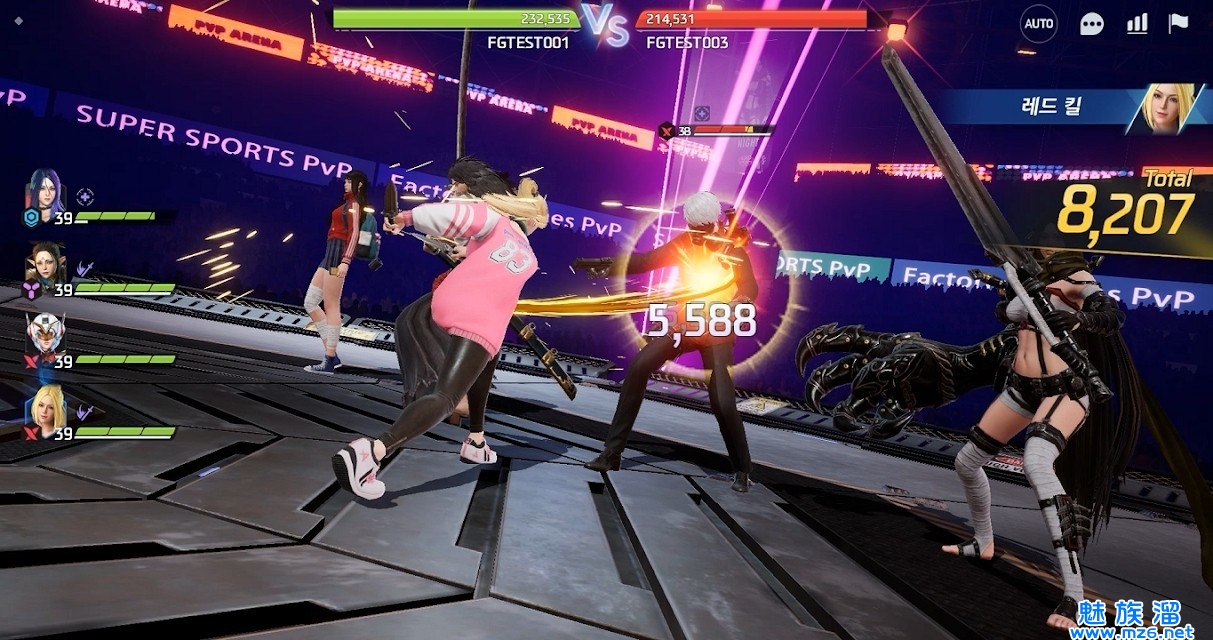This screenshot has height=640, width=1213.
Task: Select the white-helmeted character portrait
Action: pyautogui.click(x=46, y=336)
